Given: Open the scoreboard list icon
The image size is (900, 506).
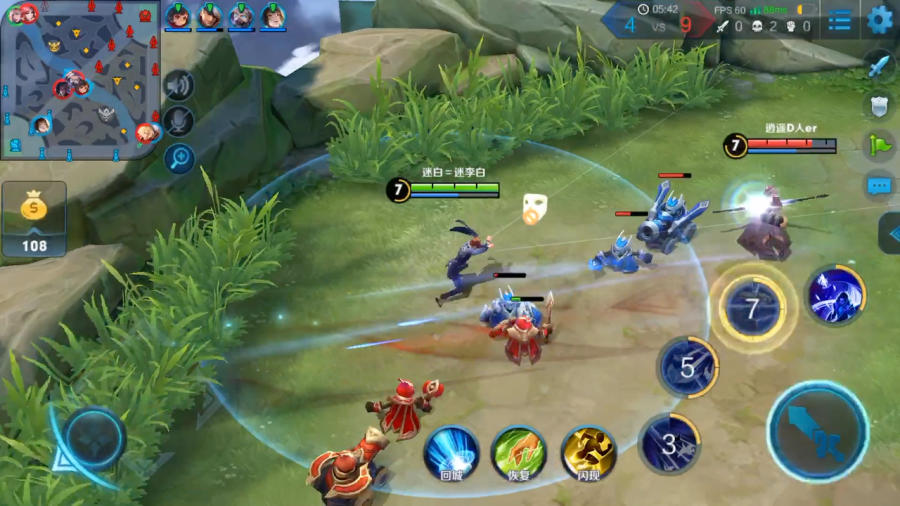Looking at the screenshot, I should pyautogui.click(x=841, y=19).
